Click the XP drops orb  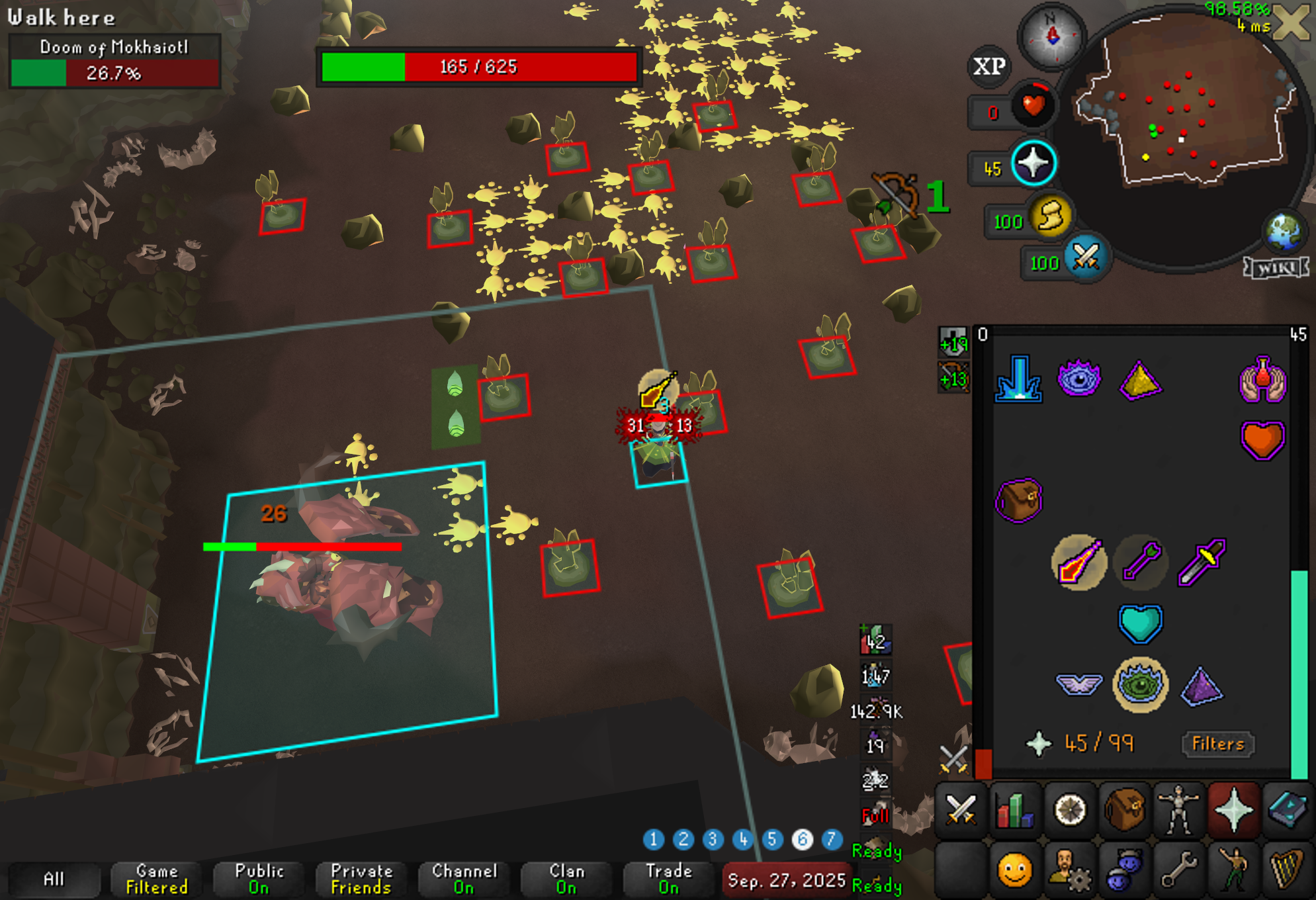pos(989,66)
